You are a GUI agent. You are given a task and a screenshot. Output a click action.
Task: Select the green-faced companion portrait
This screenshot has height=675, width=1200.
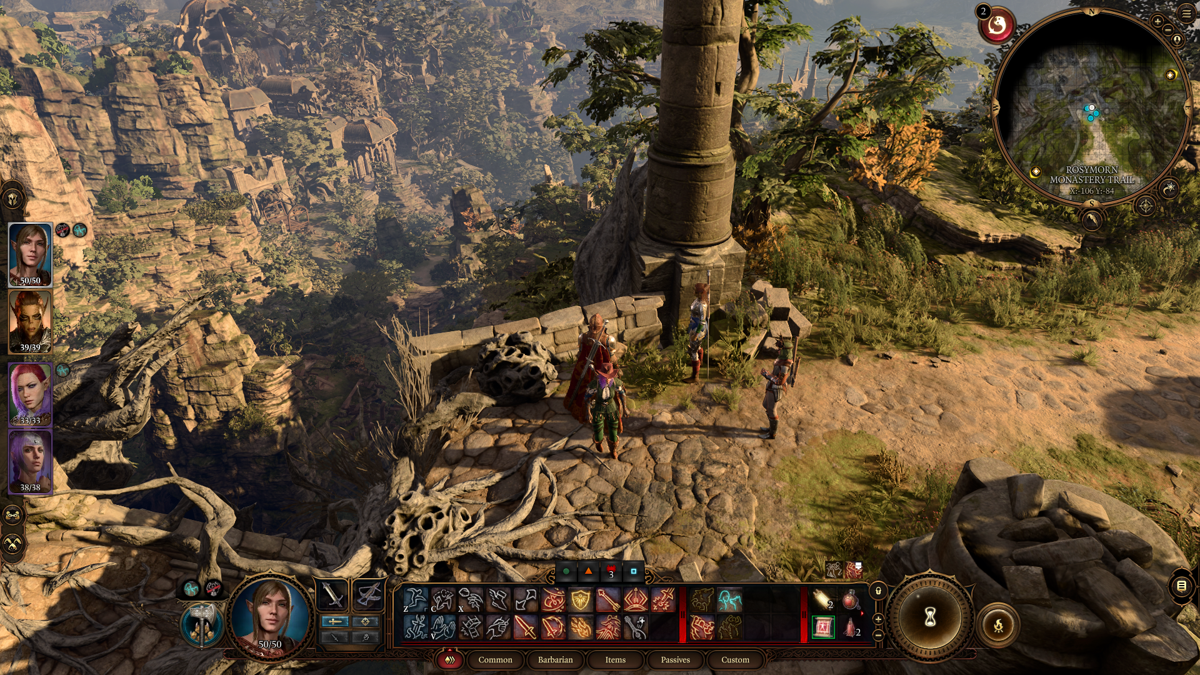pyautogui.click(x=30, y=321)
